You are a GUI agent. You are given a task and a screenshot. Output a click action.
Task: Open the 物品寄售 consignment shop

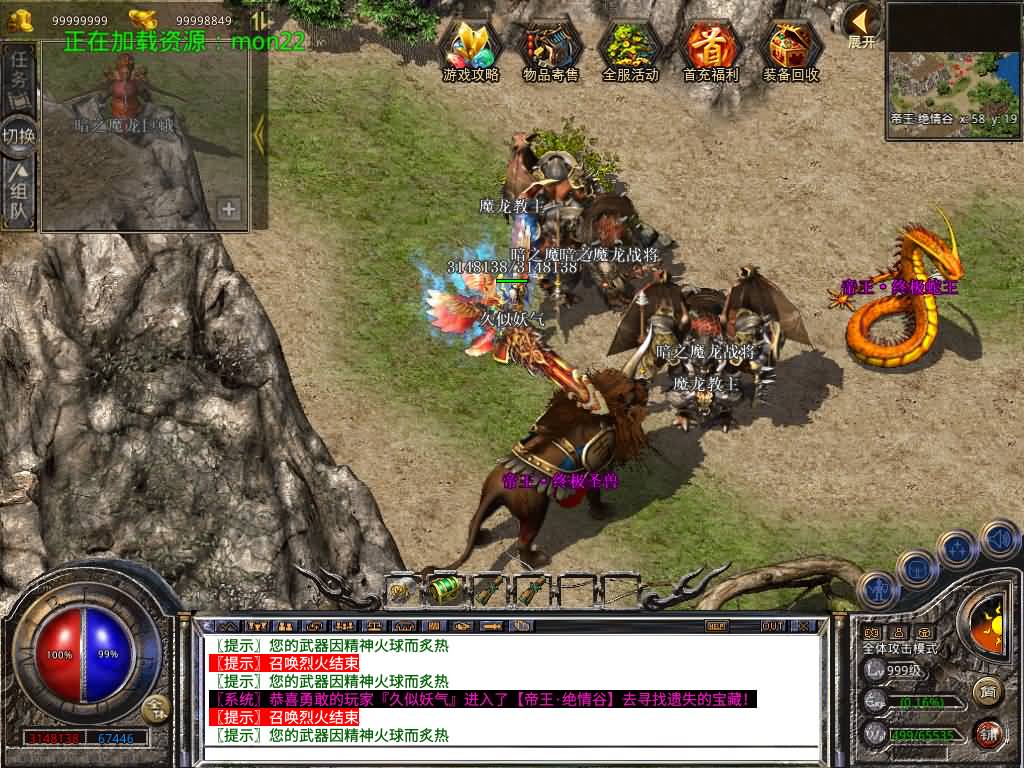point(550,48)
